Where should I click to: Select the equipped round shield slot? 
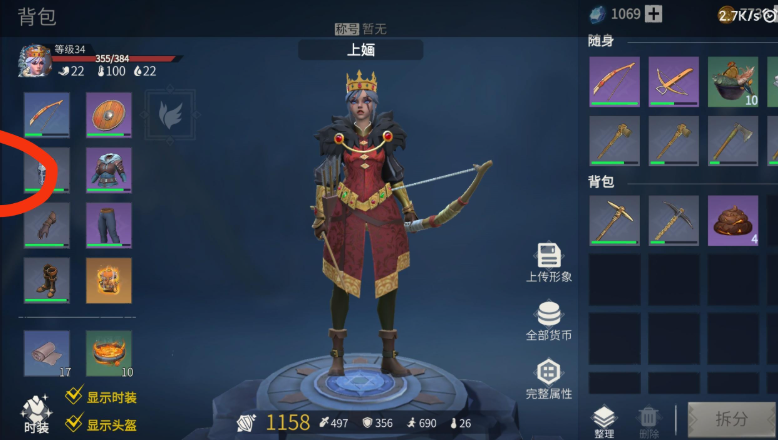point(108,115)
